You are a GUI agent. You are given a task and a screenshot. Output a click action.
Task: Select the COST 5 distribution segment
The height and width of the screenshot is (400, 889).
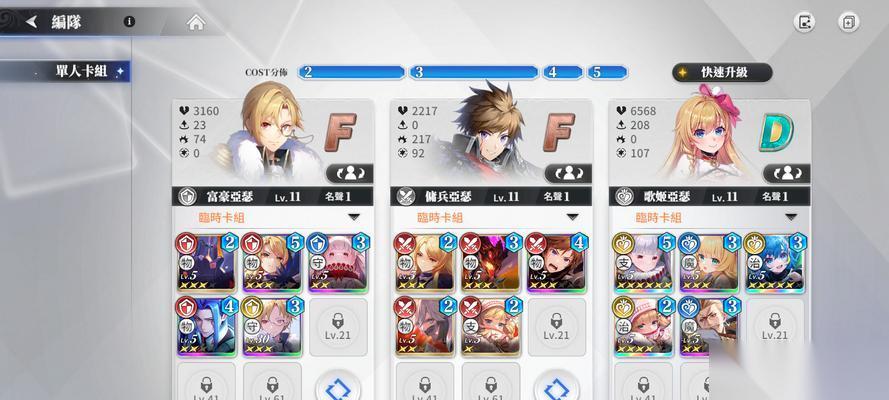(609, 72)
